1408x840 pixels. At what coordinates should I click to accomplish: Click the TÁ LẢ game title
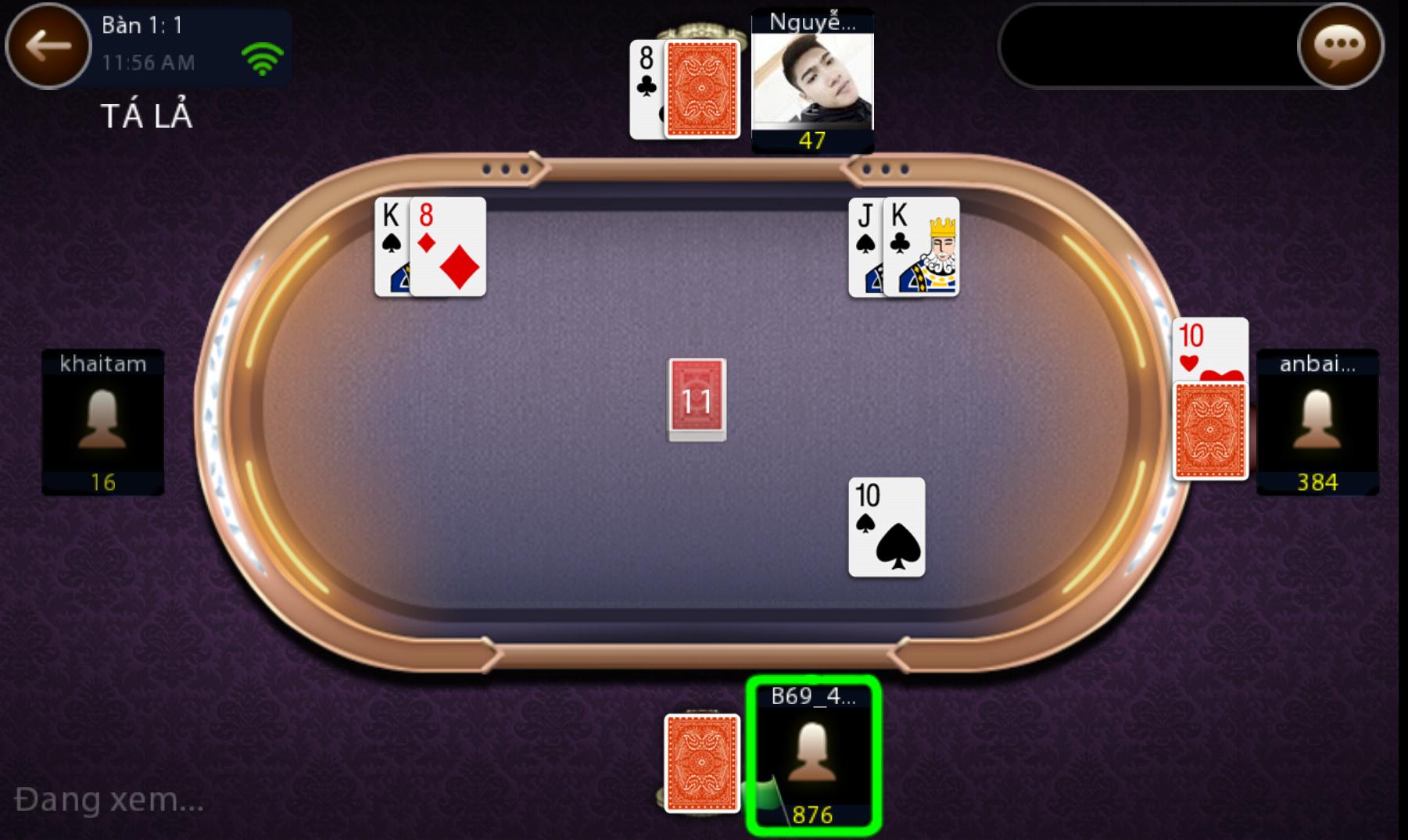point(146,116)
